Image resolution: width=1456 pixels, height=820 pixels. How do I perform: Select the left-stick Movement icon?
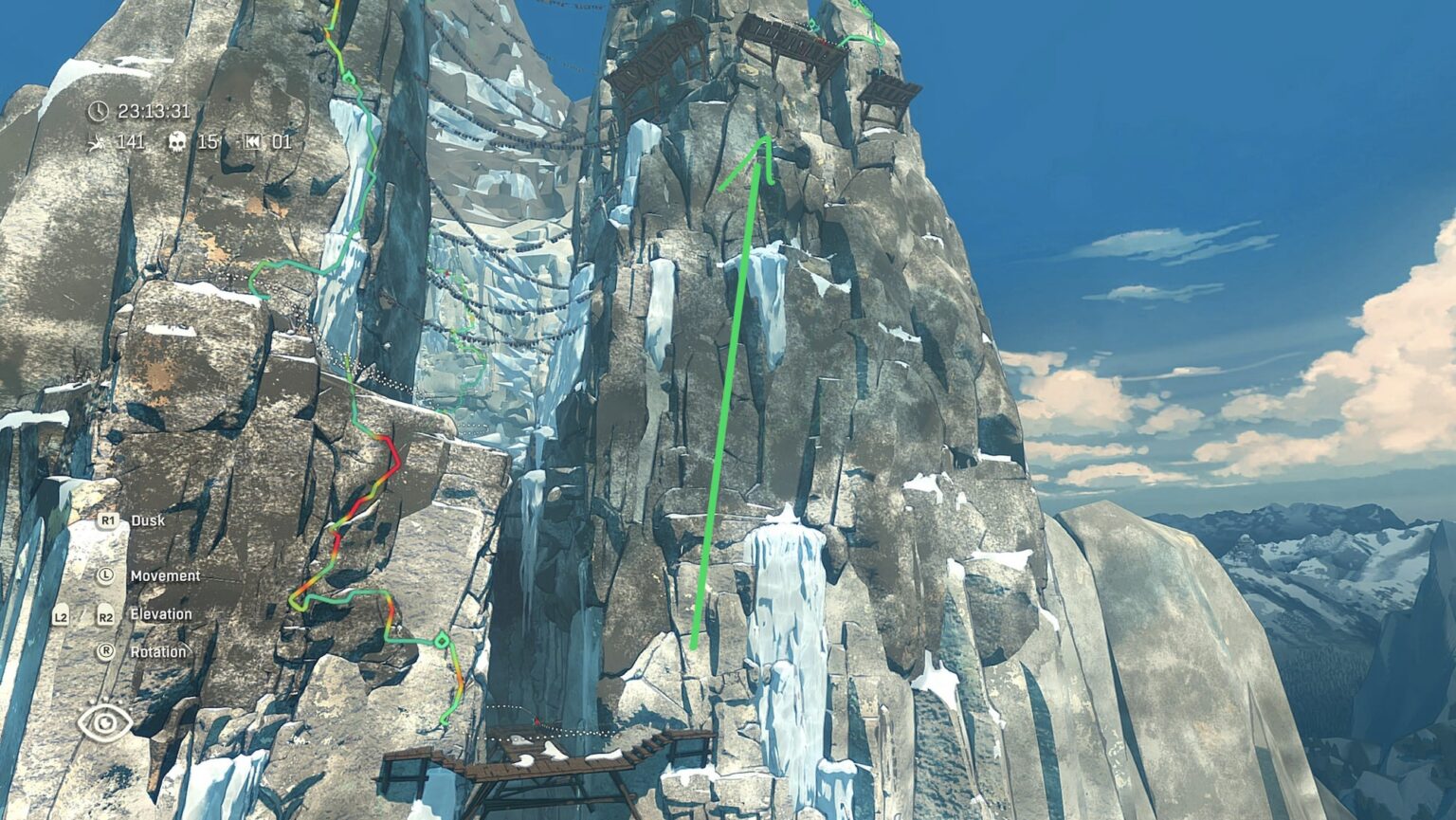(x=104, y=576)
